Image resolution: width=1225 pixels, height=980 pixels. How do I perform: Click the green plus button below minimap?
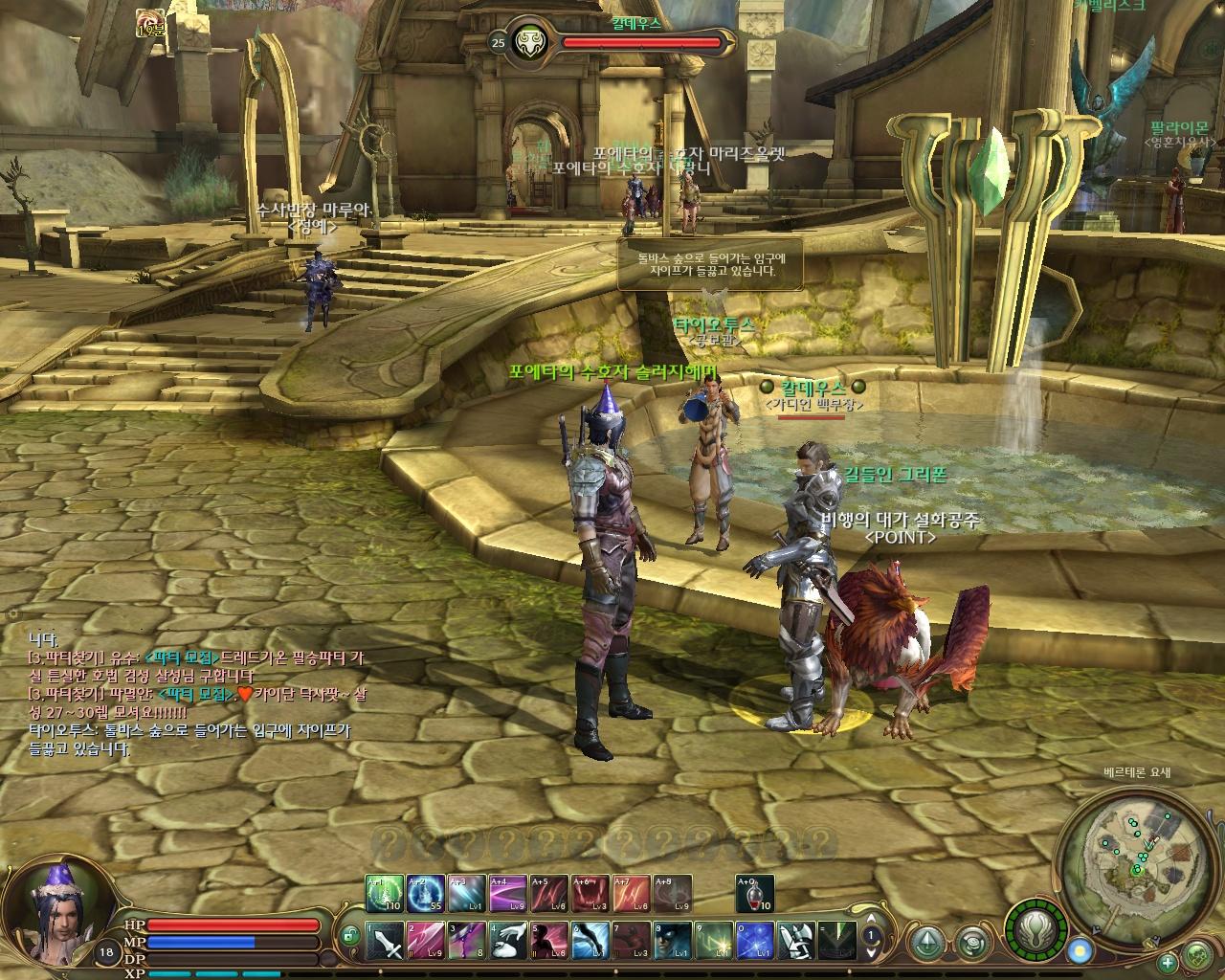pyautogui.click(x=1168, y=963)
